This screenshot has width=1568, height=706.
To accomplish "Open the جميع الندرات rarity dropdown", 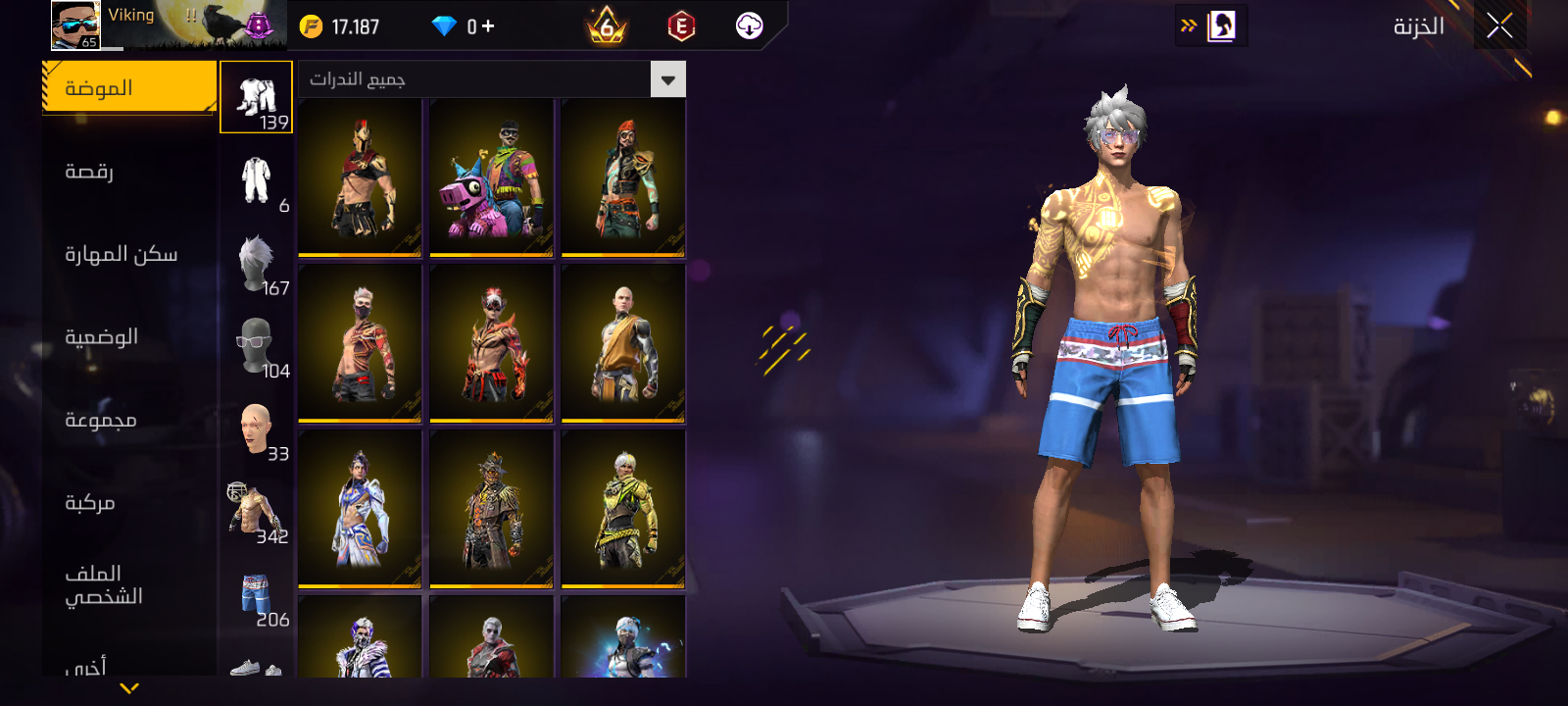I will click(667, 79).
